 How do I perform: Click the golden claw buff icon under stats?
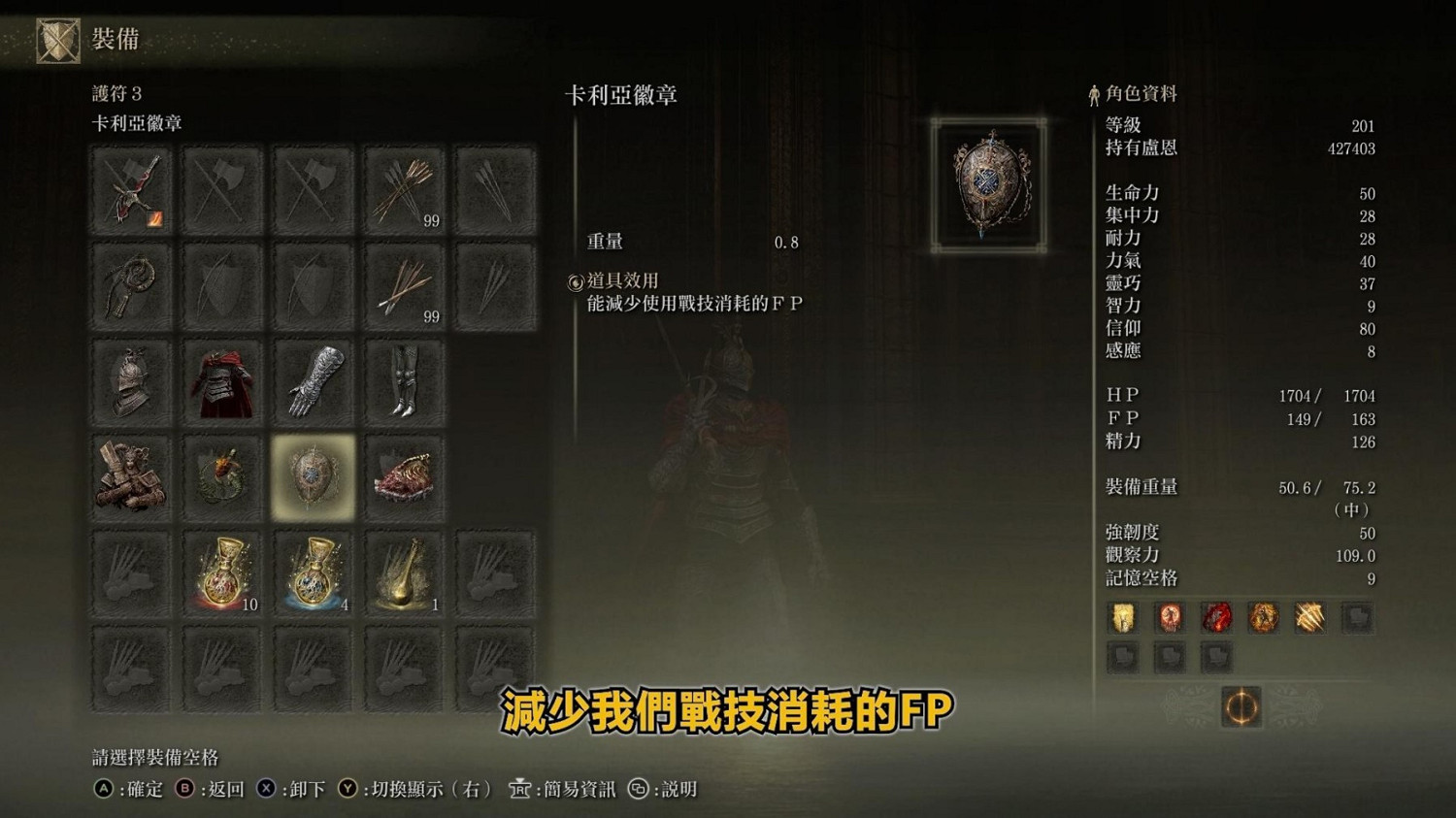[1309, 617]
